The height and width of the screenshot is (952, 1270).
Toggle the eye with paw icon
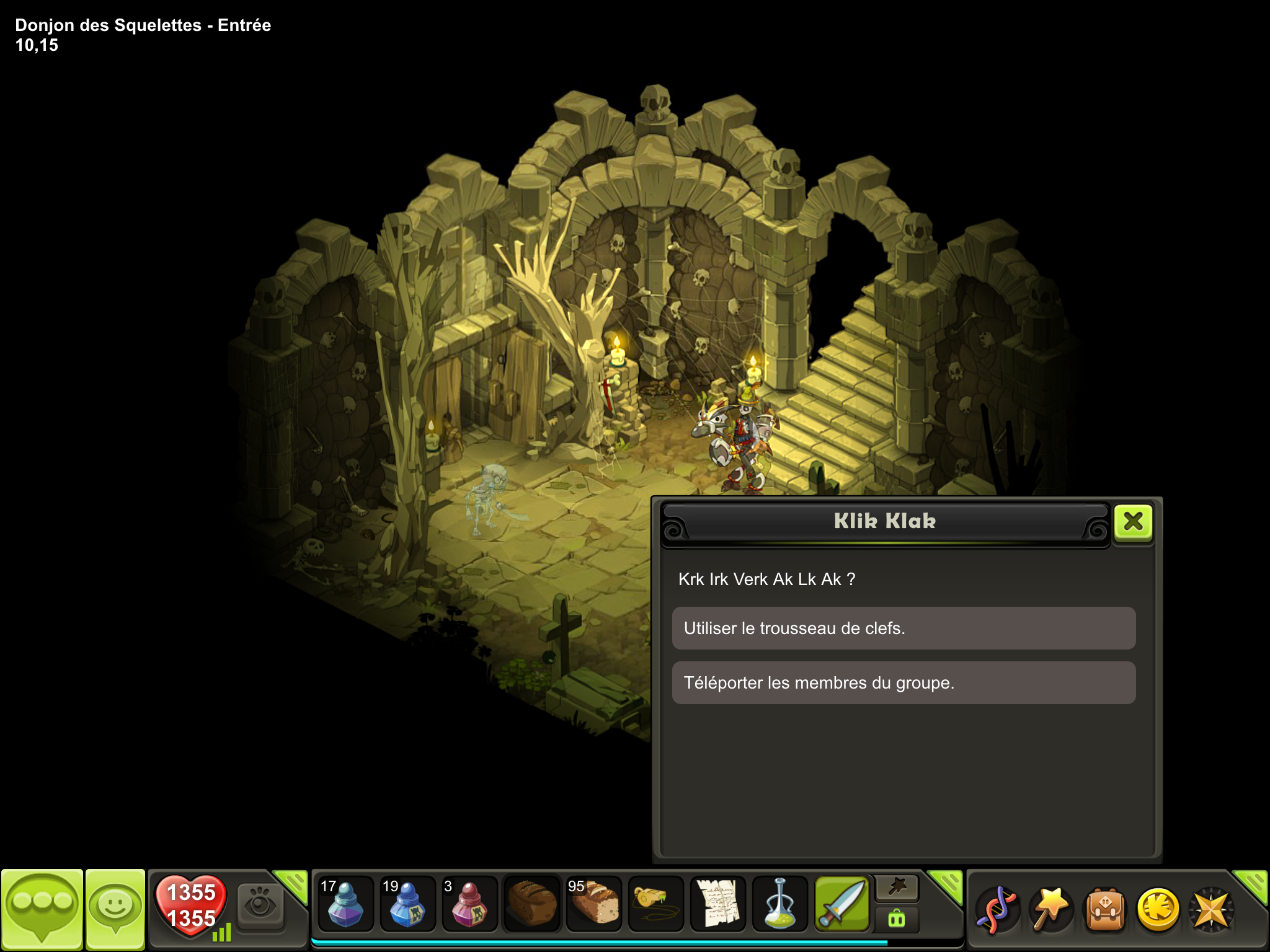pos(260,906)
